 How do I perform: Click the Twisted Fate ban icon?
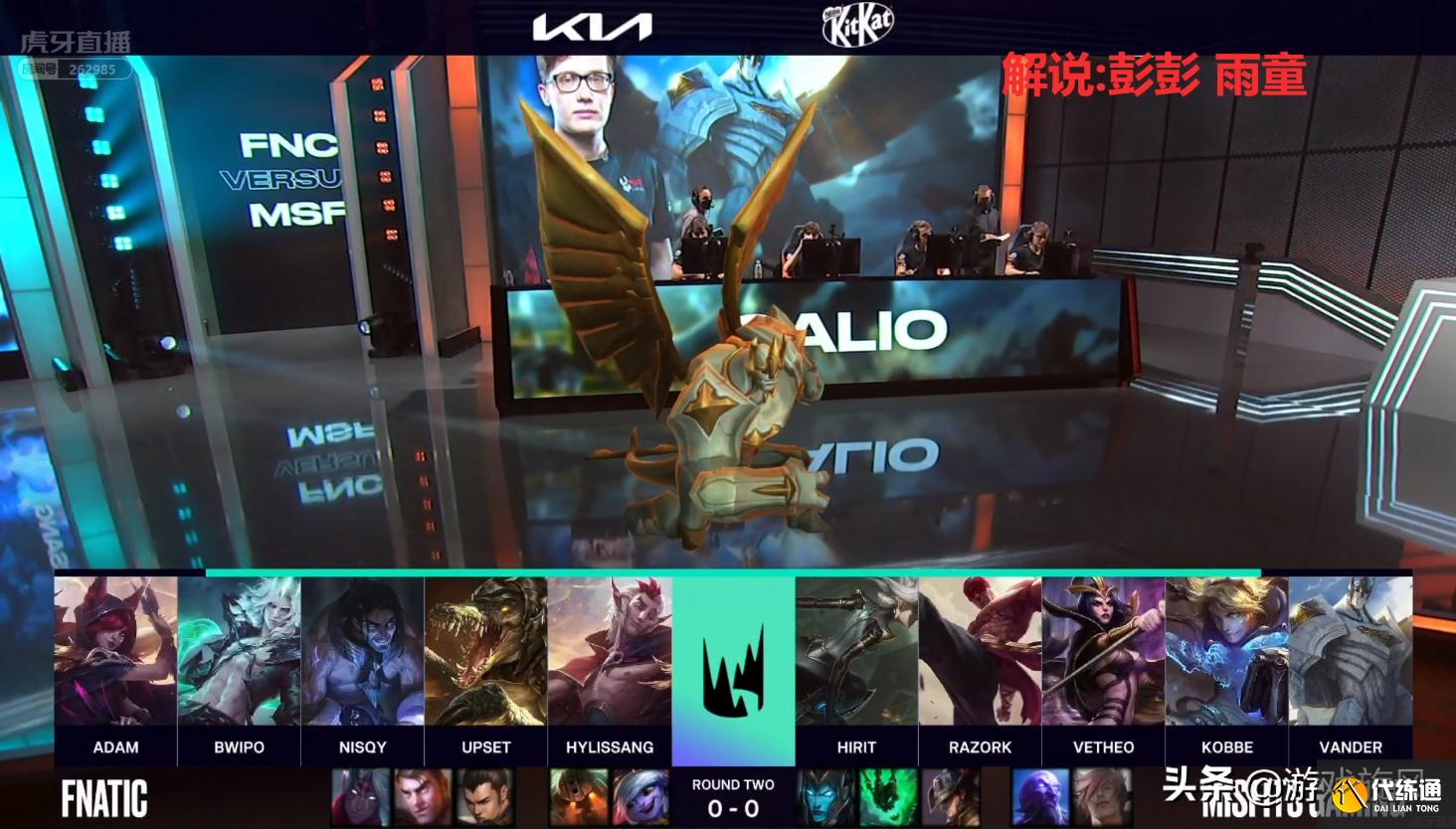click(x=947, y=797)
